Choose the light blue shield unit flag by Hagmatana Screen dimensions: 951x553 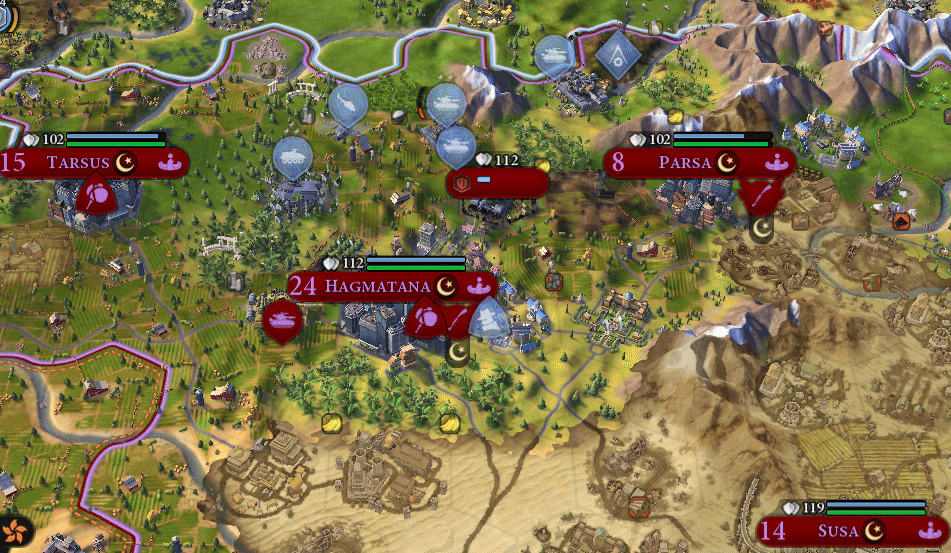pyautogui.click(x=489, y=318)
